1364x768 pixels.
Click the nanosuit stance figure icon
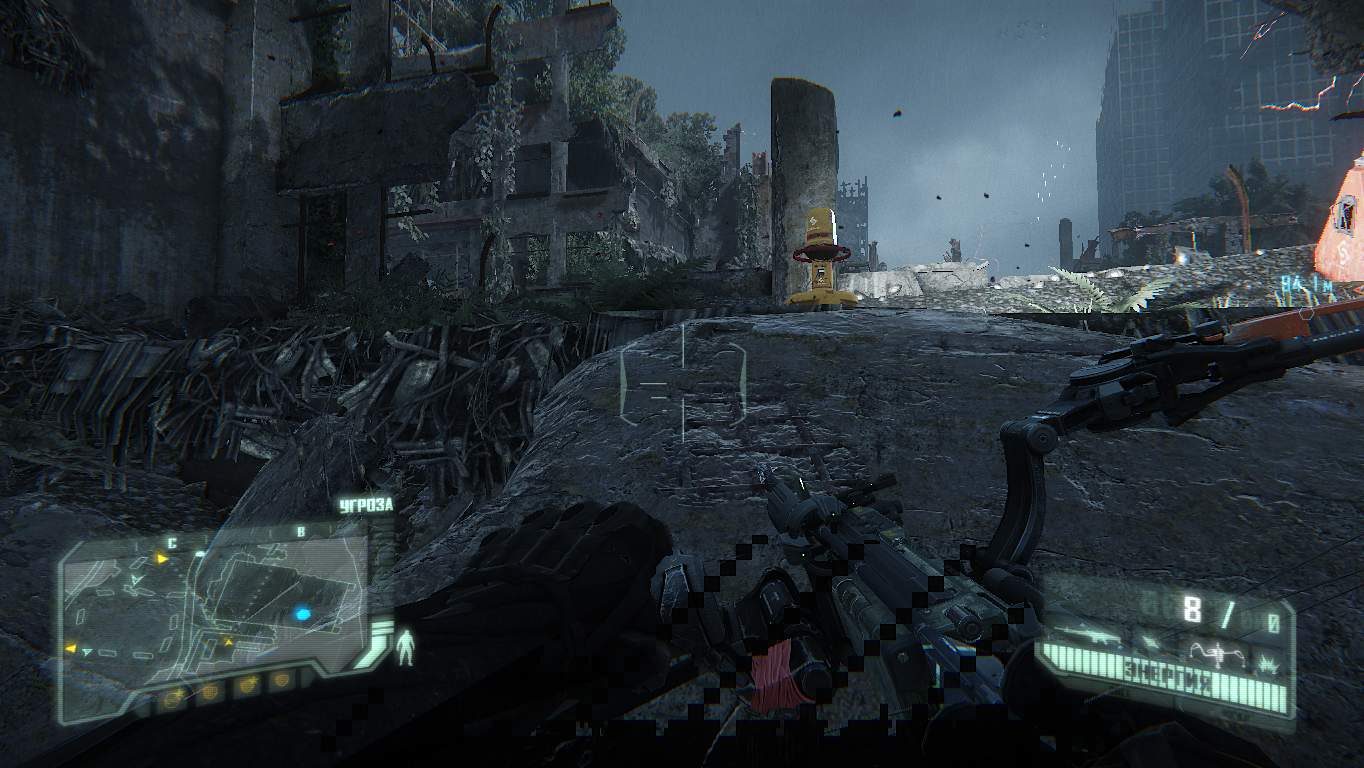click(x=405, y=648)
